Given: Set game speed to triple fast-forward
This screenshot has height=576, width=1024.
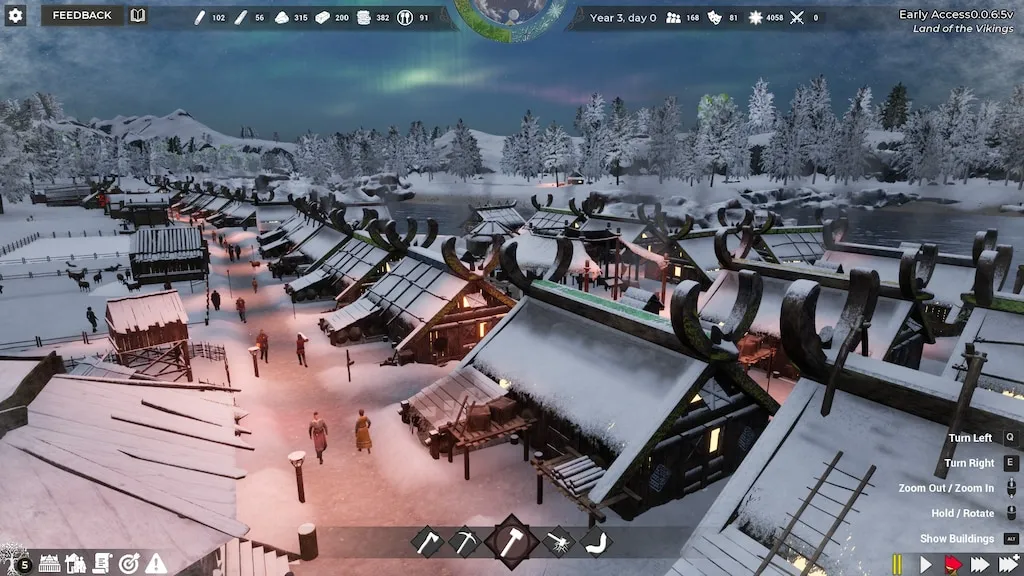Looking at the screenshot, I should [981, 565].
